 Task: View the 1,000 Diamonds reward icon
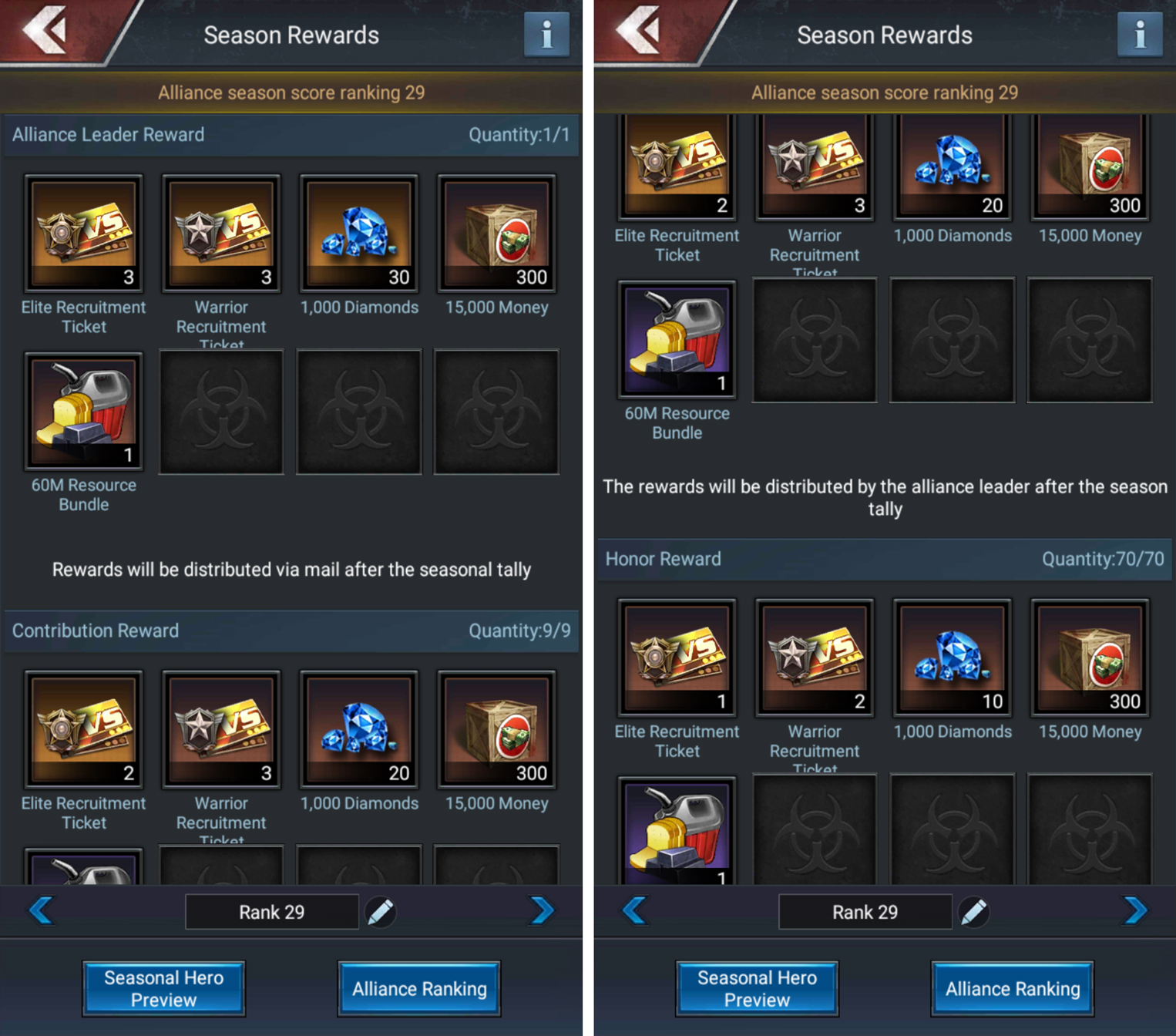pyautogui.click(x=359, y=233)
